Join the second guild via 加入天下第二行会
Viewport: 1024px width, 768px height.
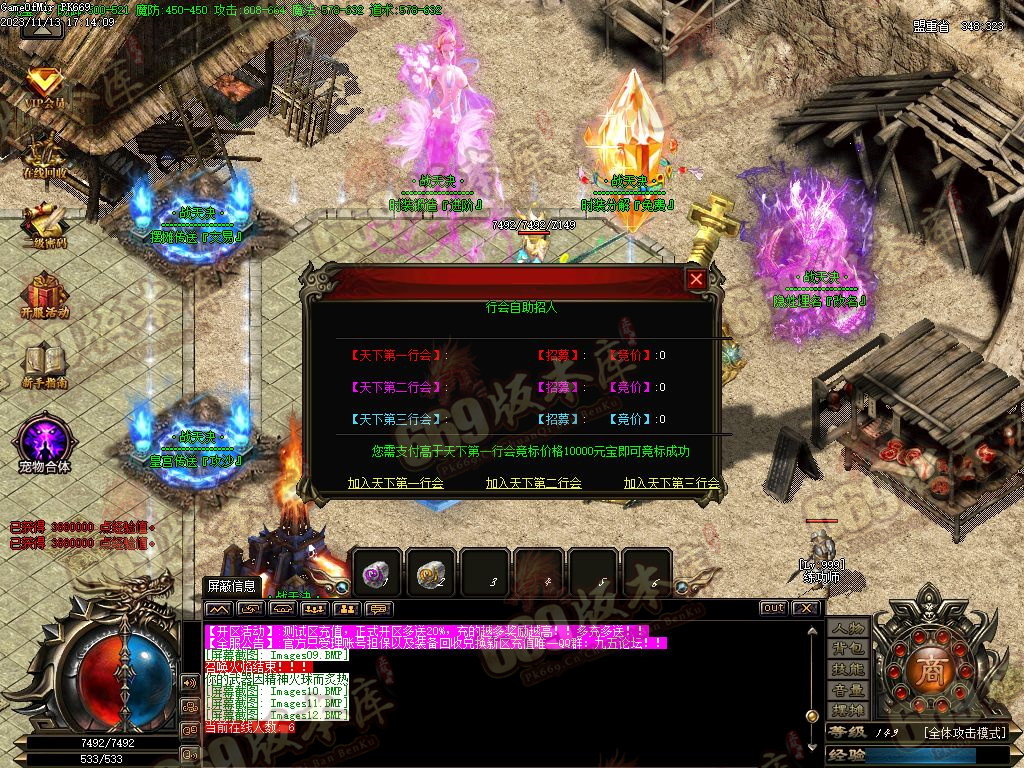(534, 483)
